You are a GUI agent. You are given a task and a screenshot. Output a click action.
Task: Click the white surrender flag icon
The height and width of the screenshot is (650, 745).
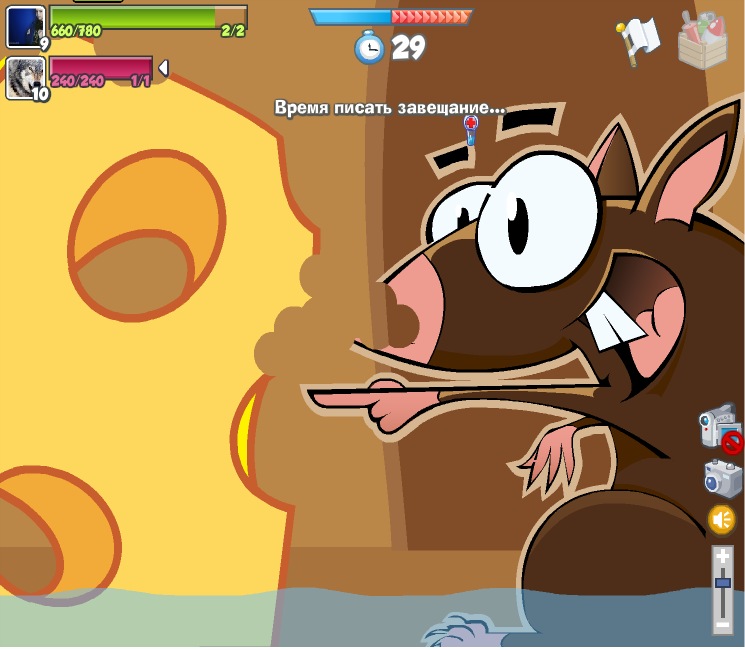pos(640,40)
